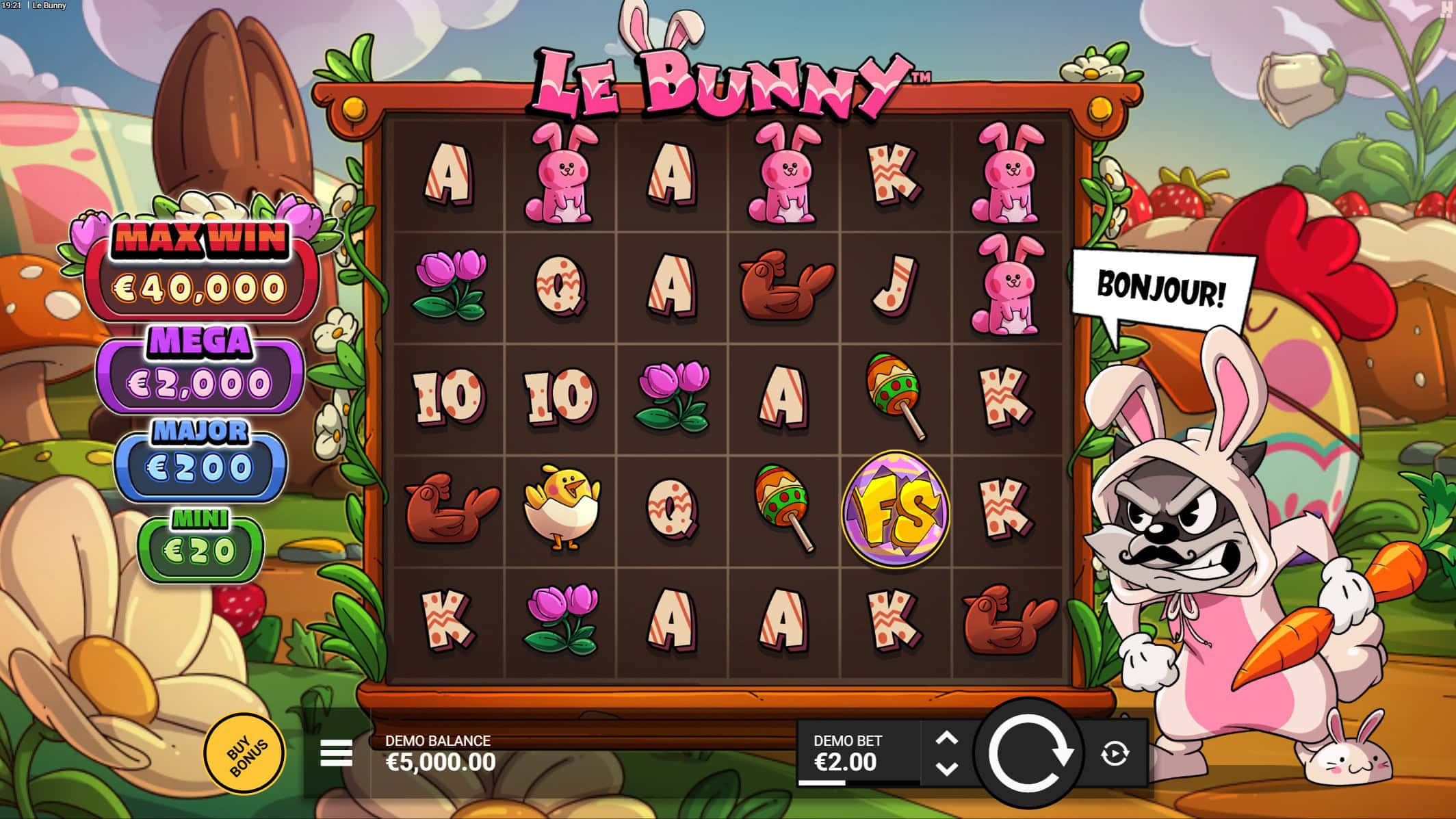Click the clock time in the top bar
This screenshot has width=1456, height=819.
pos(13,5)
